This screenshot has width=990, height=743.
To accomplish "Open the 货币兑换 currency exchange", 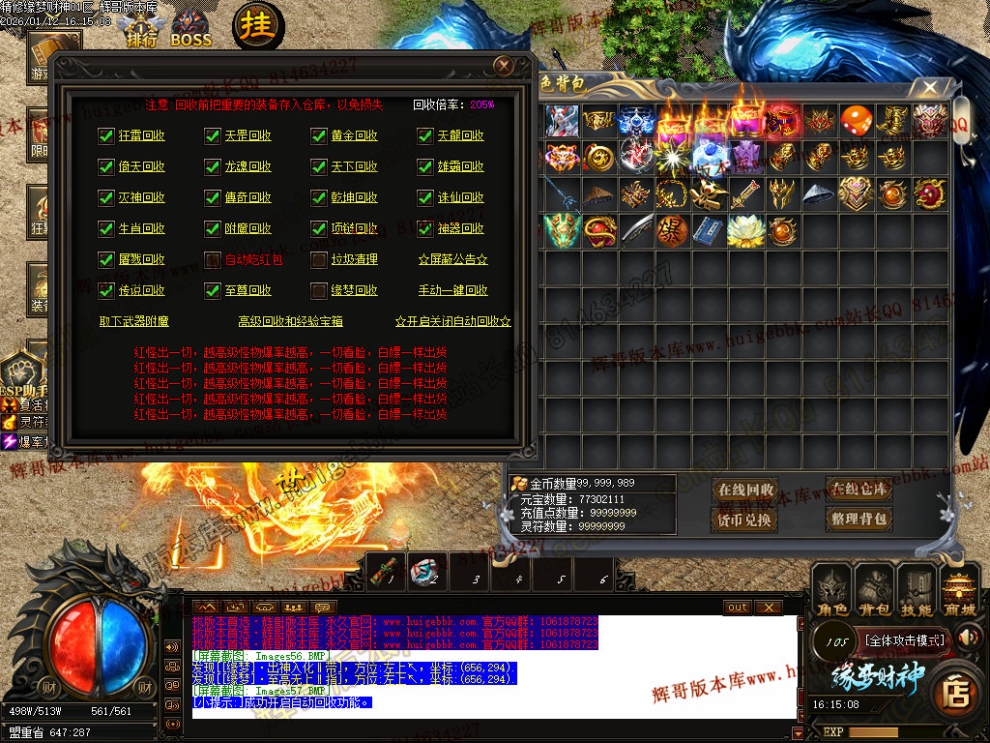I will (745, 520).
